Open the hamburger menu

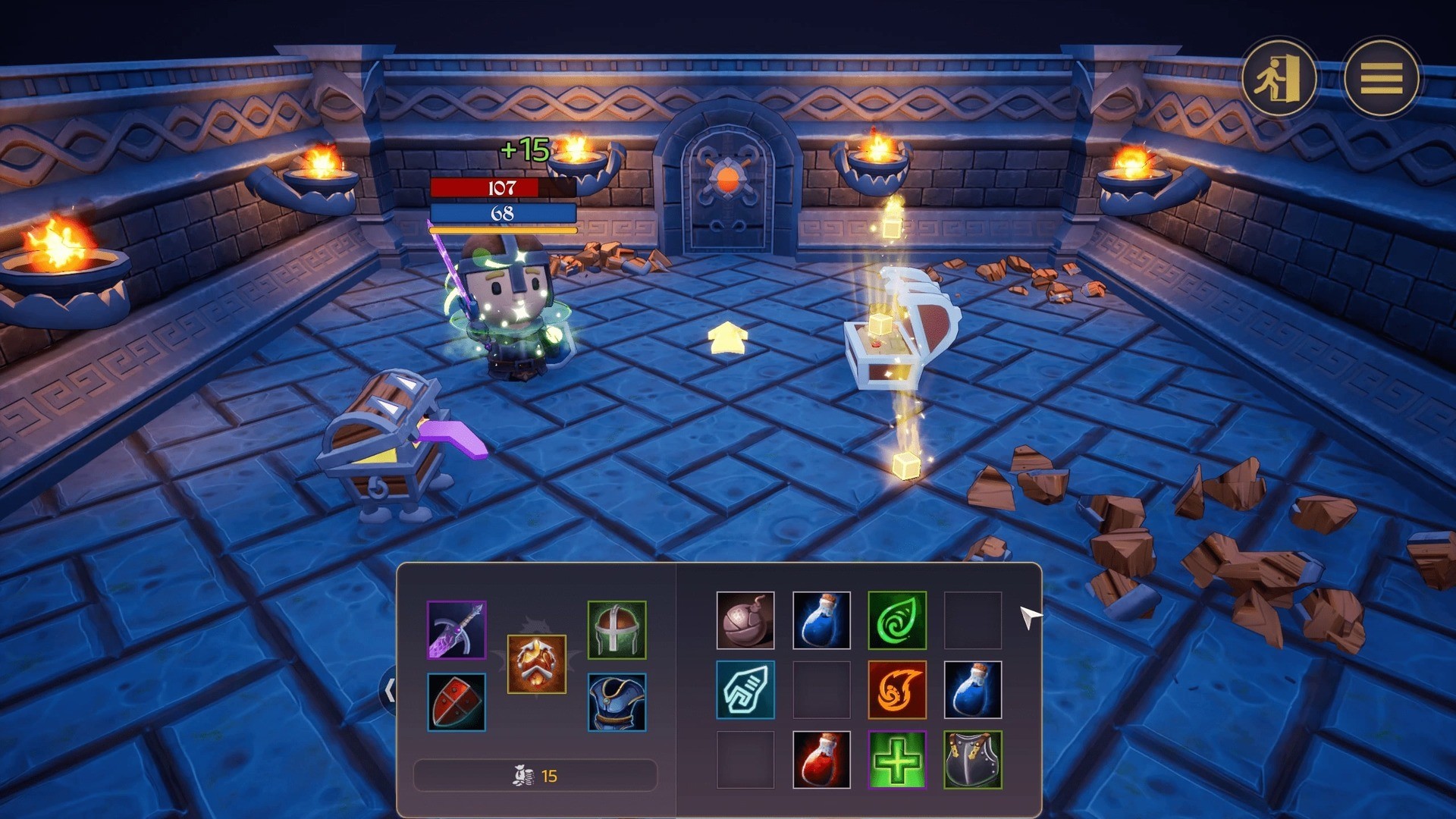[x=1381, y=77]
